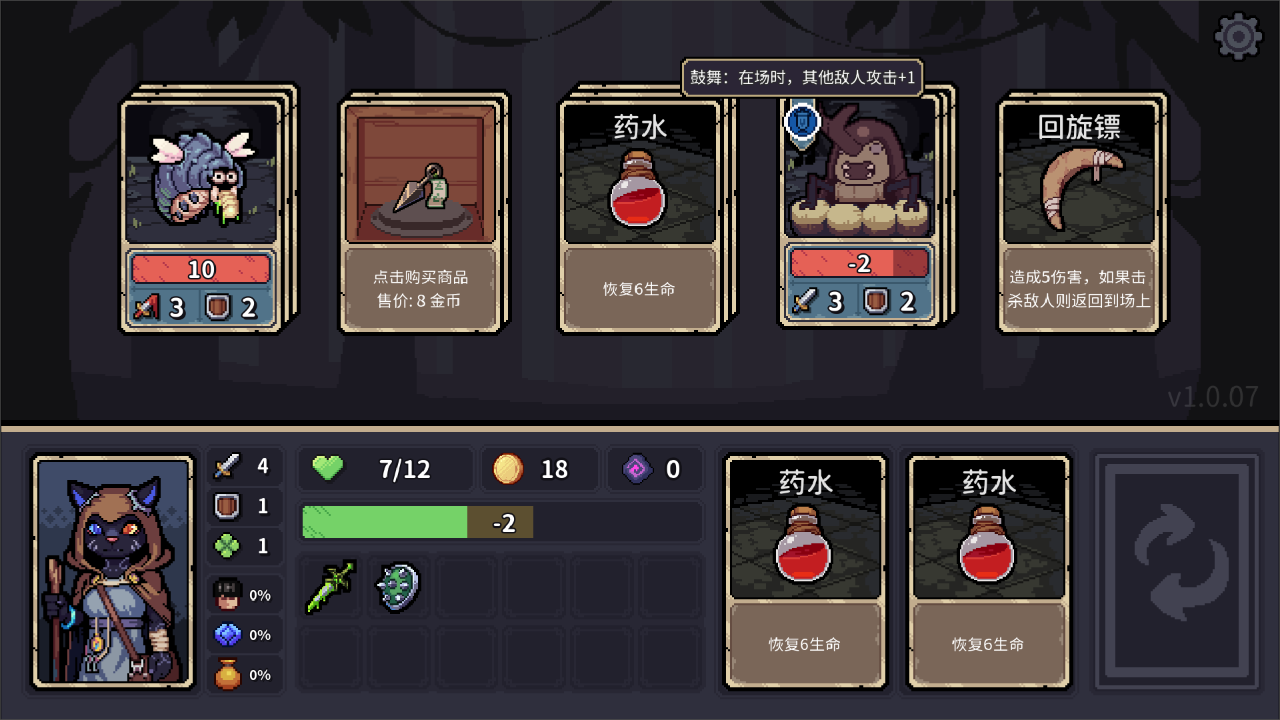Viewport: 1280px width, 720px height.
Task: Select the equipped spiked shield item
Action: coord(398,588)
